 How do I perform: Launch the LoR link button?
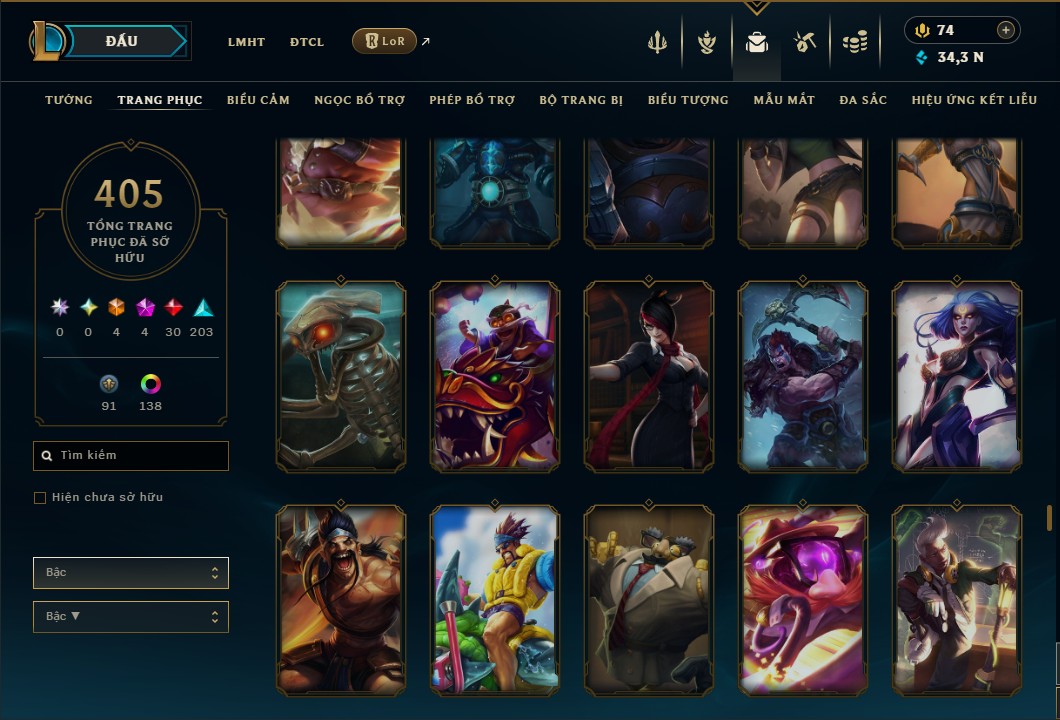[x=384, y=41]
